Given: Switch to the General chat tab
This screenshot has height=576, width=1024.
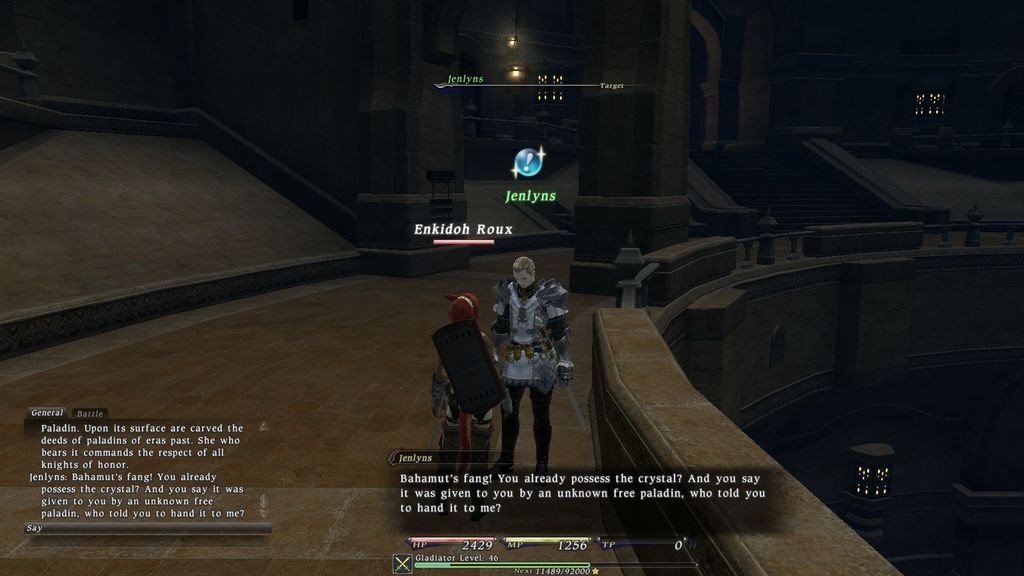Looking at the screenshot, I should click(47, 412).
